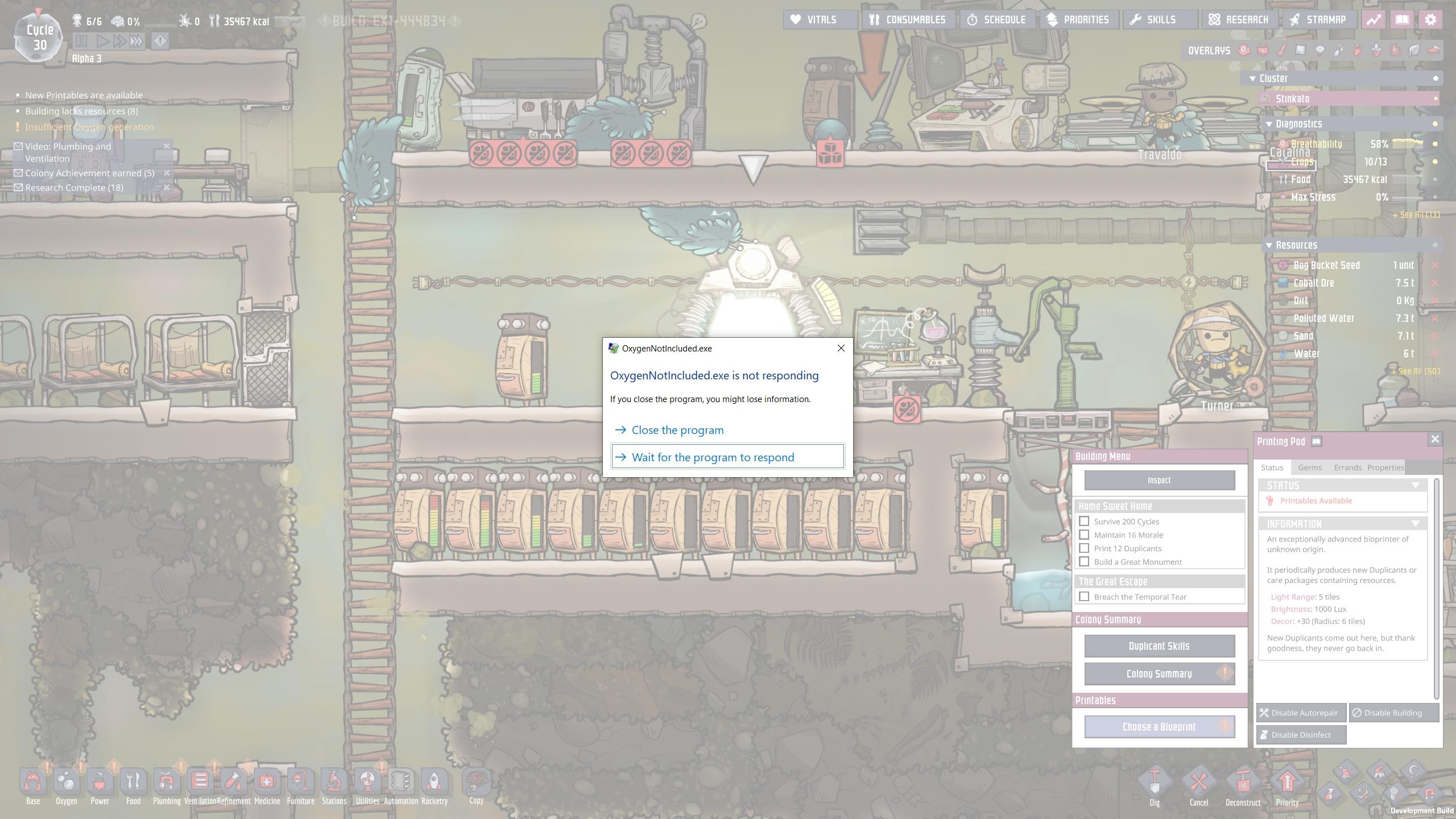Collapse the Diagnostics section

tap(1269, 123)
